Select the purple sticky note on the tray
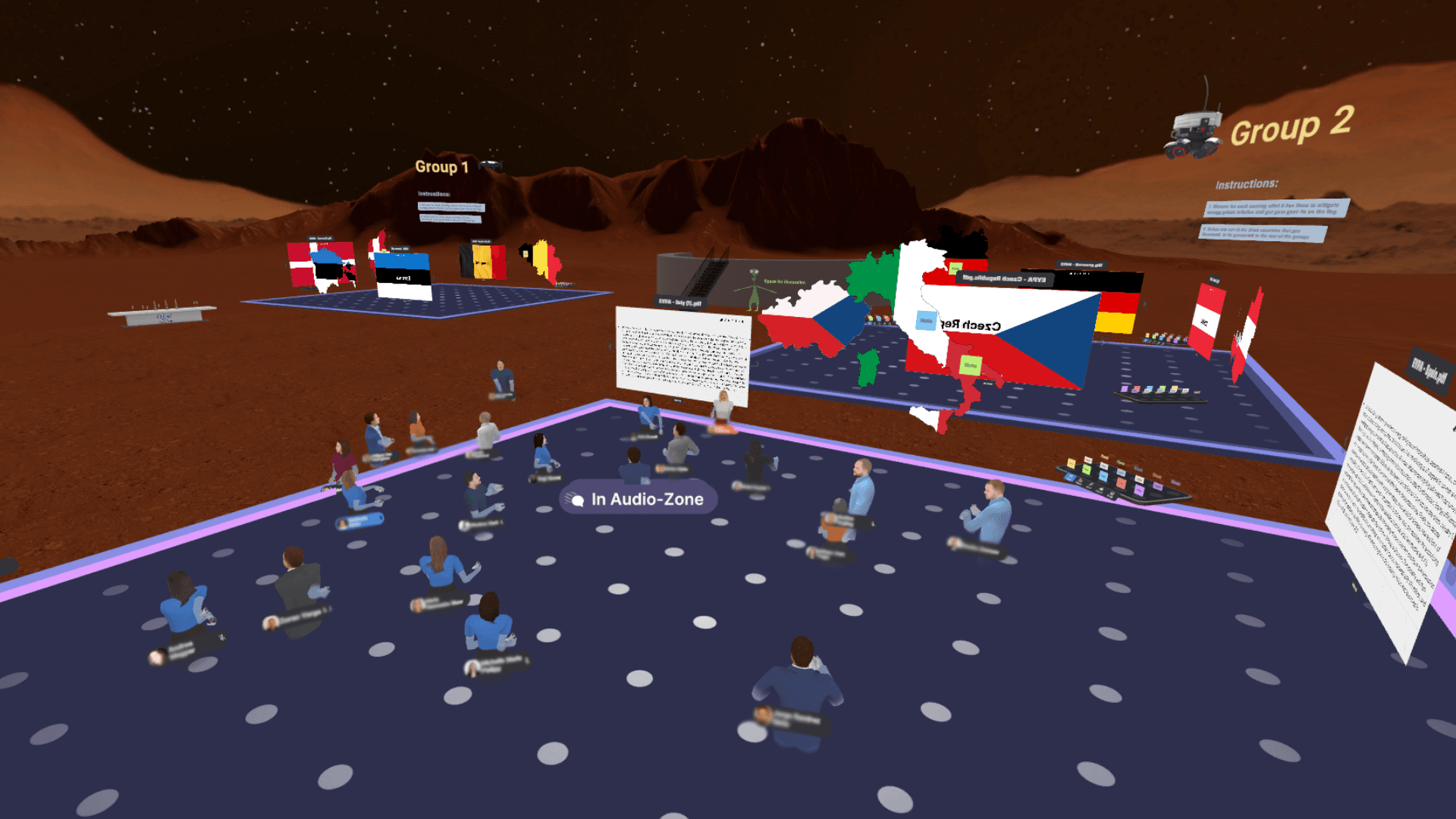 [x=1140, y=489]
